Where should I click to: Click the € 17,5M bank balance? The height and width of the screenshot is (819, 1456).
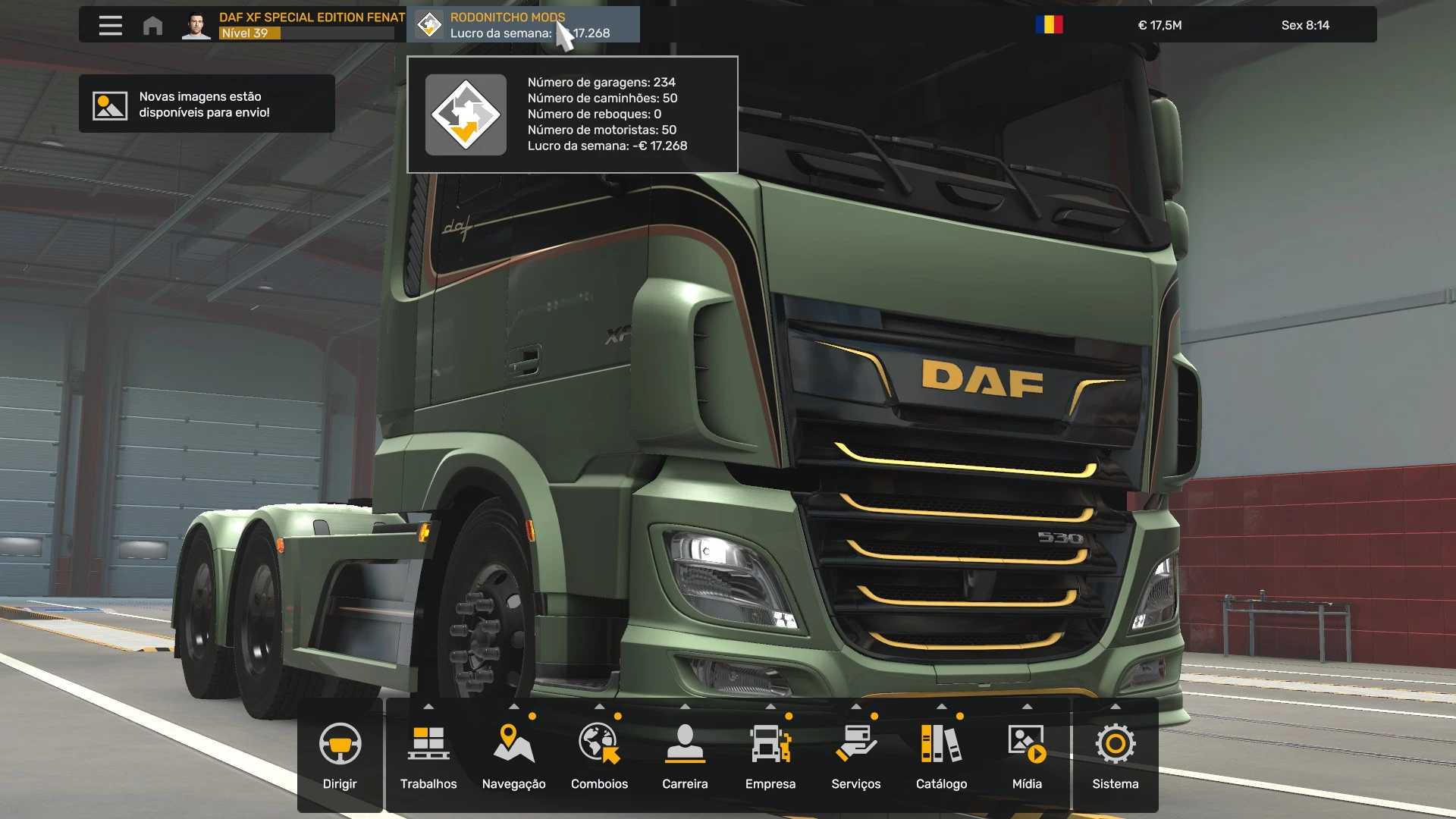click(1159, 25)
